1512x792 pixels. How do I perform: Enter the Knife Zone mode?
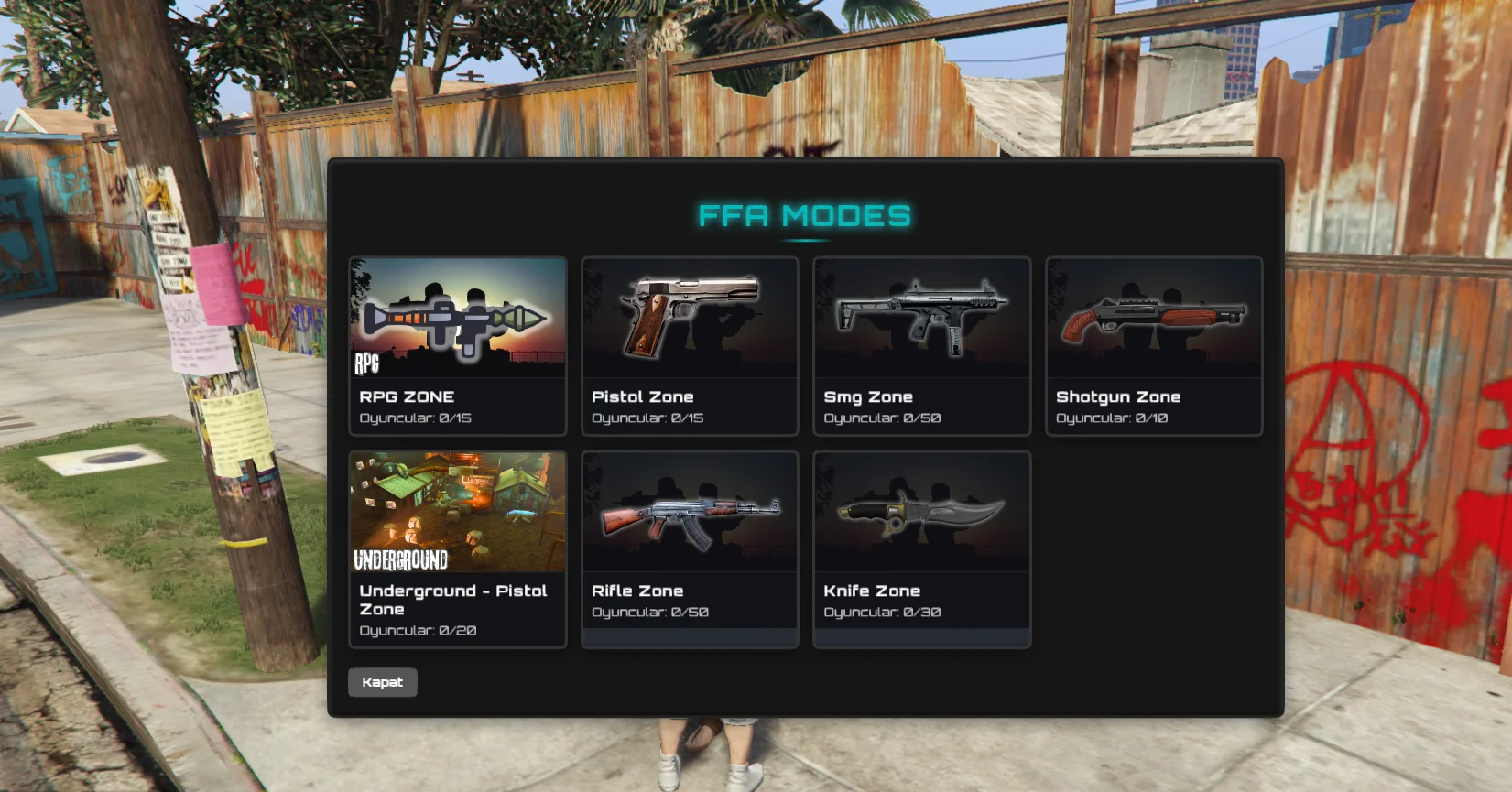(x=921, y=548)
